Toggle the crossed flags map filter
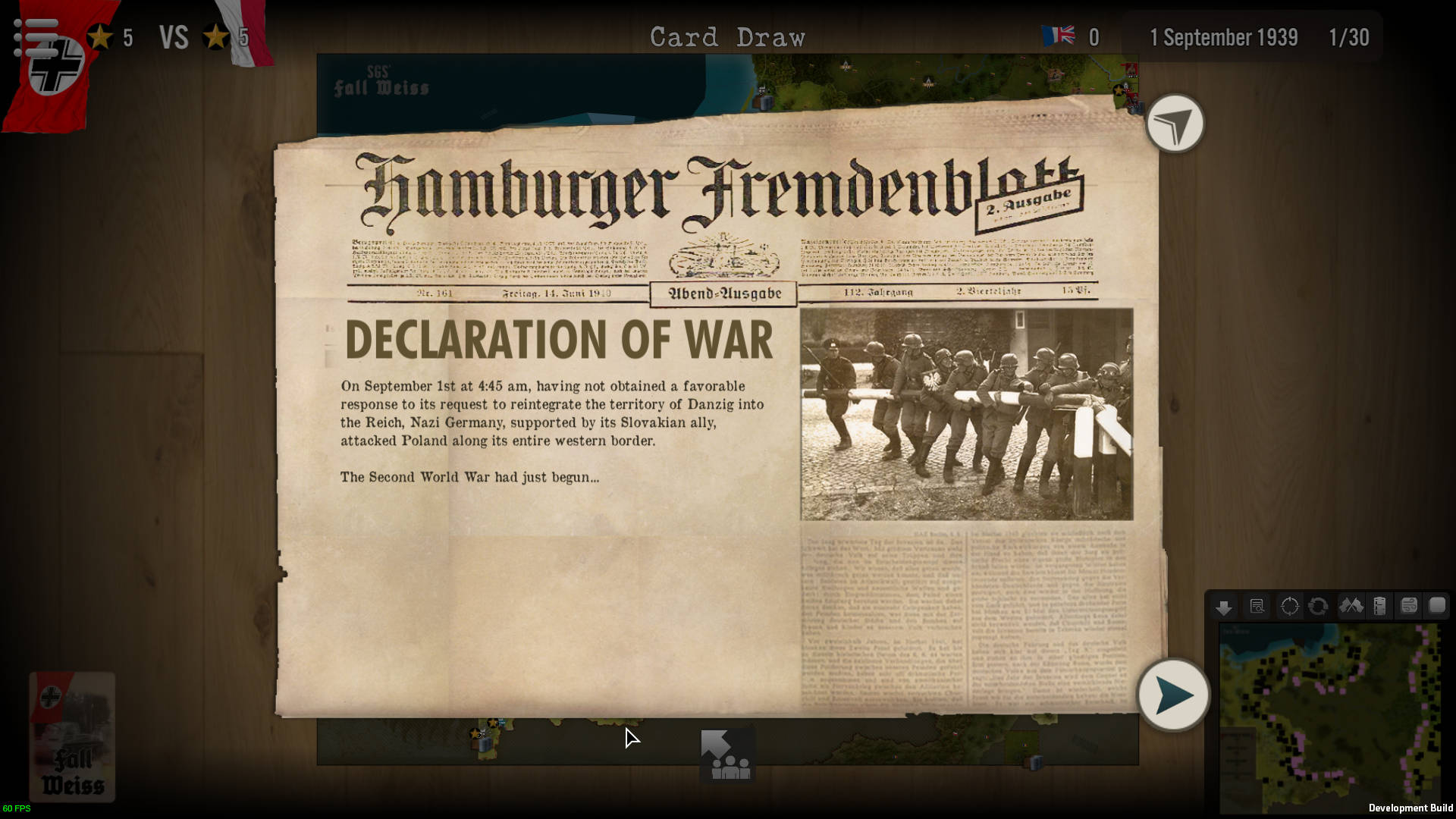This screenshot has width=1456, height=819. click(1351, 606)
